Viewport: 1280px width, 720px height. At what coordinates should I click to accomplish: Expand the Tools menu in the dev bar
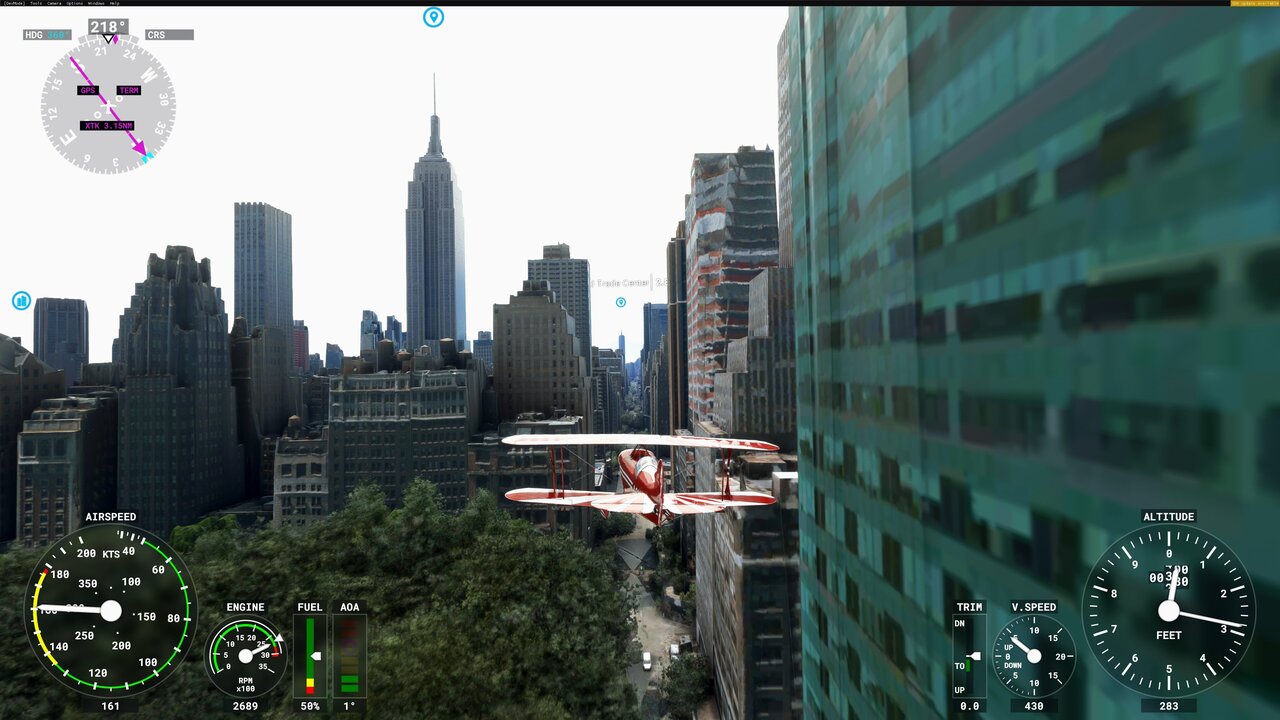click(x=37, y=4)
